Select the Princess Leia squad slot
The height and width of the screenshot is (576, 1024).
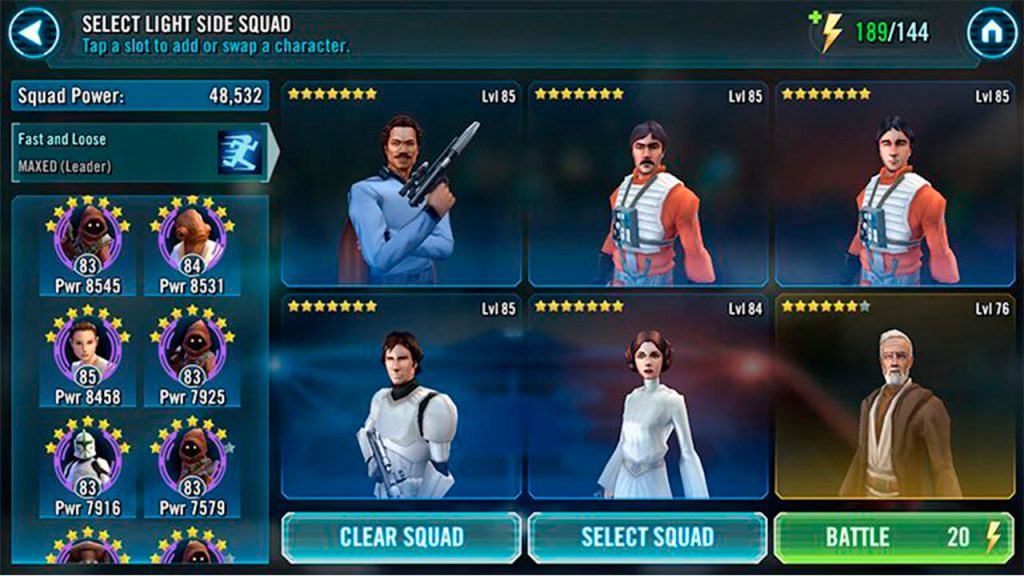click(x=647, y=397)
